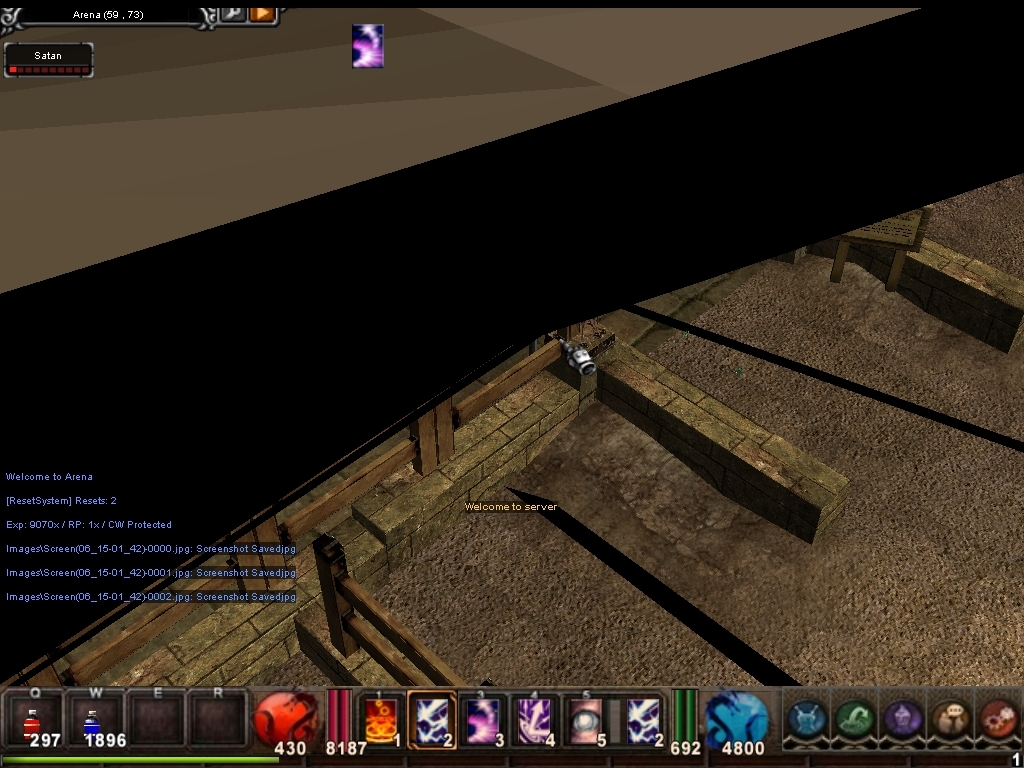Click the orange play arrow button
The height and width of the screenshot is (768, 1024).
(x=262, y=13)
